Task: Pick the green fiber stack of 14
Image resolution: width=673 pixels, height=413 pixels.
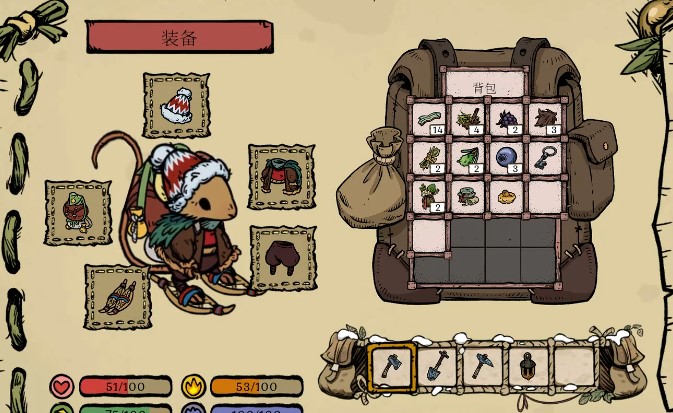Action: (x=430, y=120)
